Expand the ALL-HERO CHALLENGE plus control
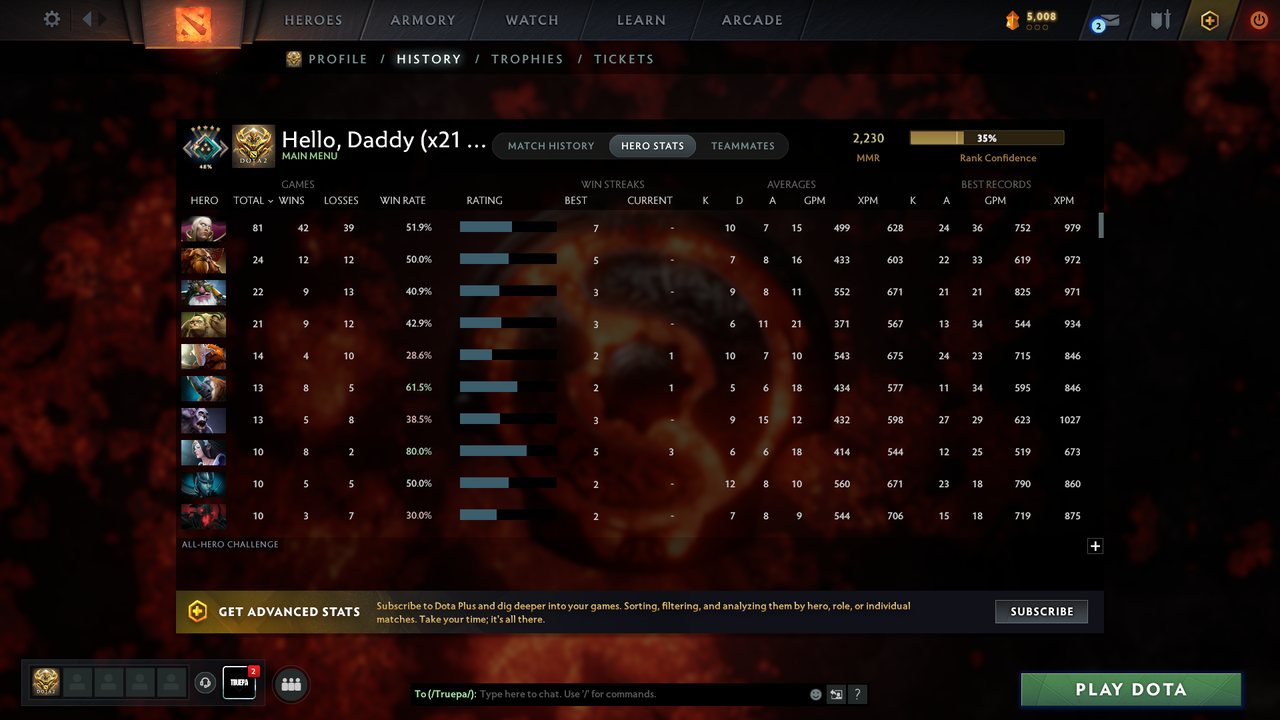The height and width of the screenshot is (720, 1280). [x=1095, y=546]
